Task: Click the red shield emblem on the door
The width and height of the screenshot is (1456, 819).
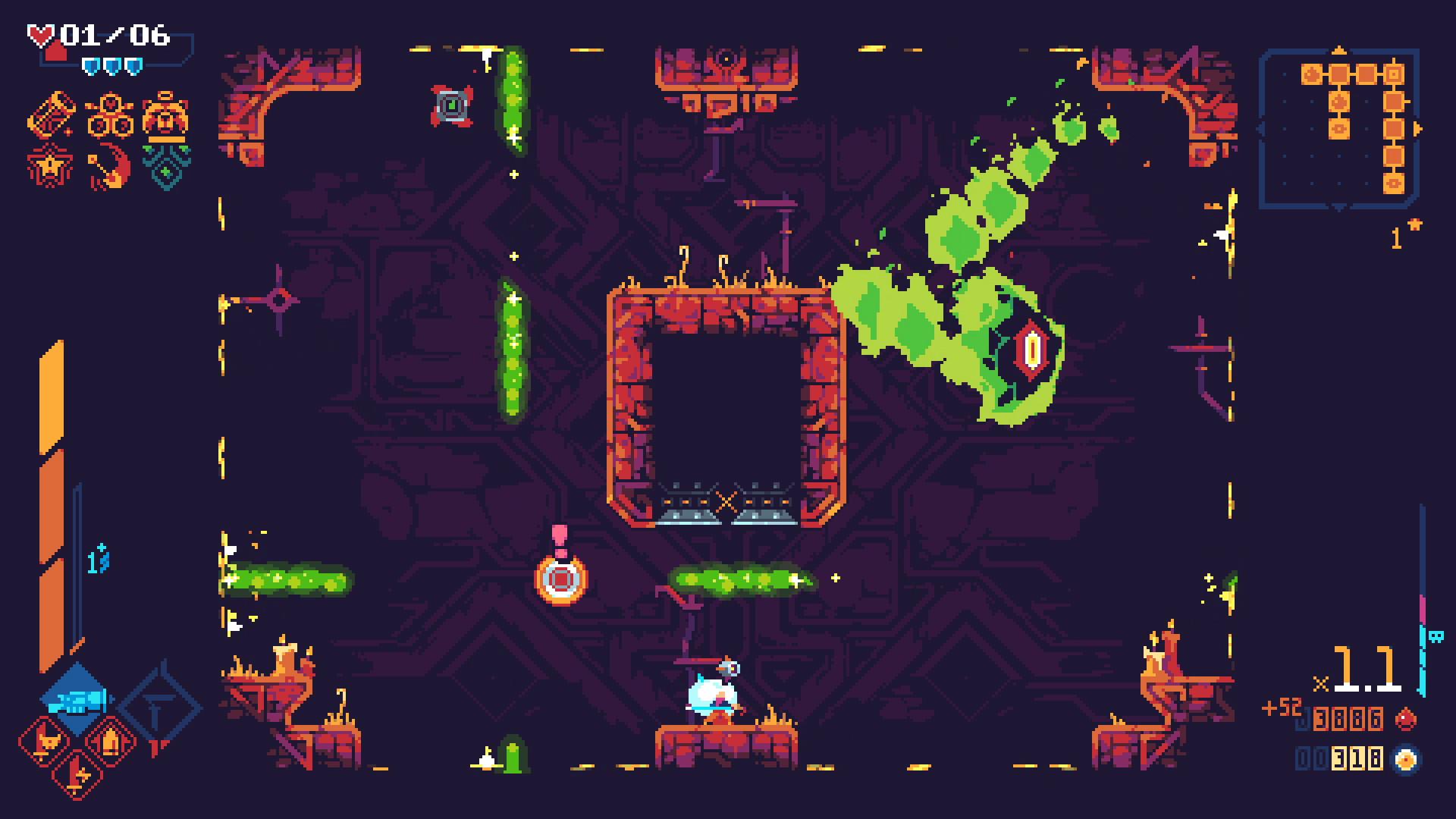Action: [1031, 349]
